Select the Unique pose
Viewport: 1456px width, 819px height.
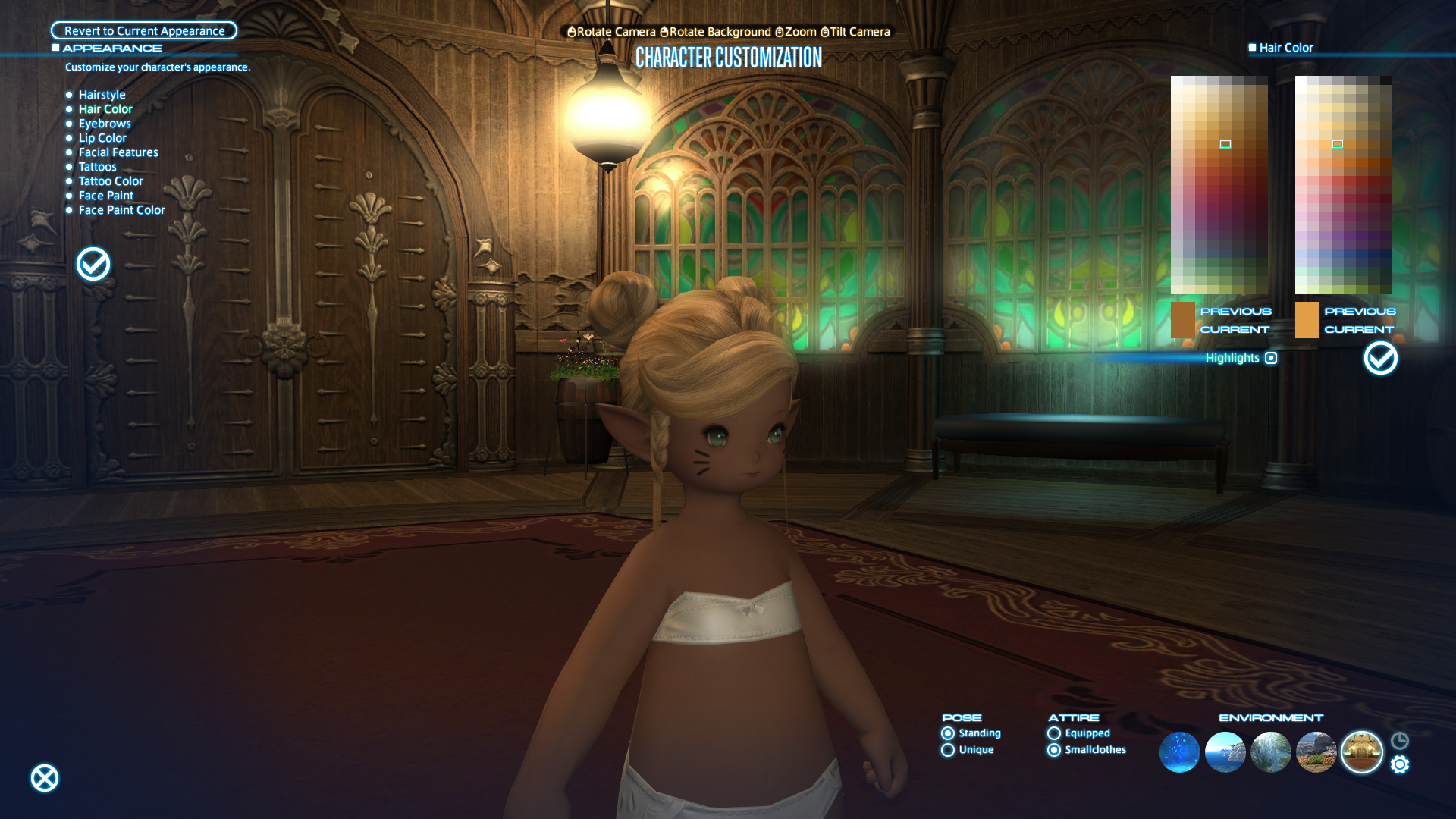coord(948,750)
